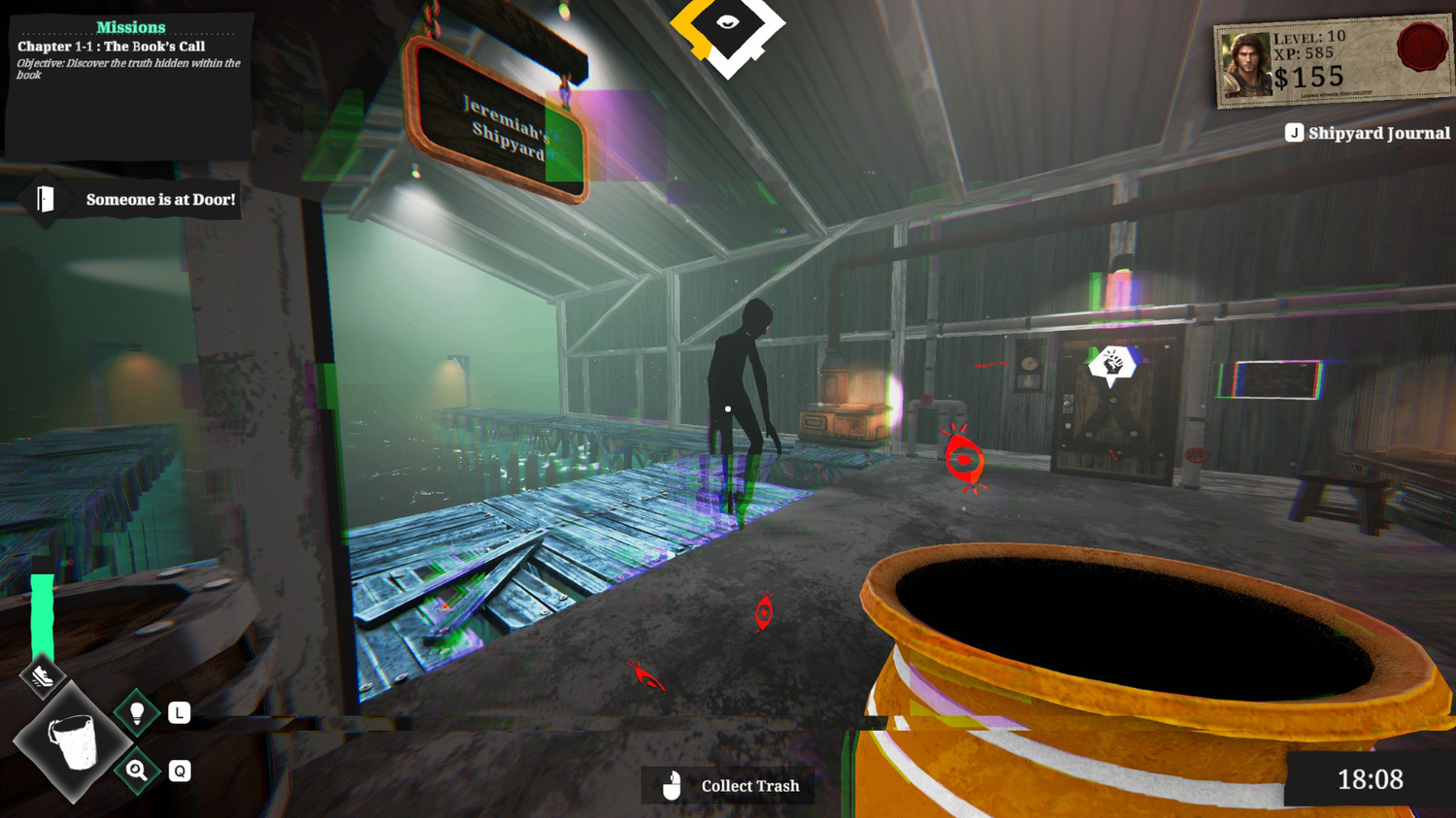Viewport: 1456px width, 818px height.
Task: Select the trash bucket tool icon
Action: (73, 742)
